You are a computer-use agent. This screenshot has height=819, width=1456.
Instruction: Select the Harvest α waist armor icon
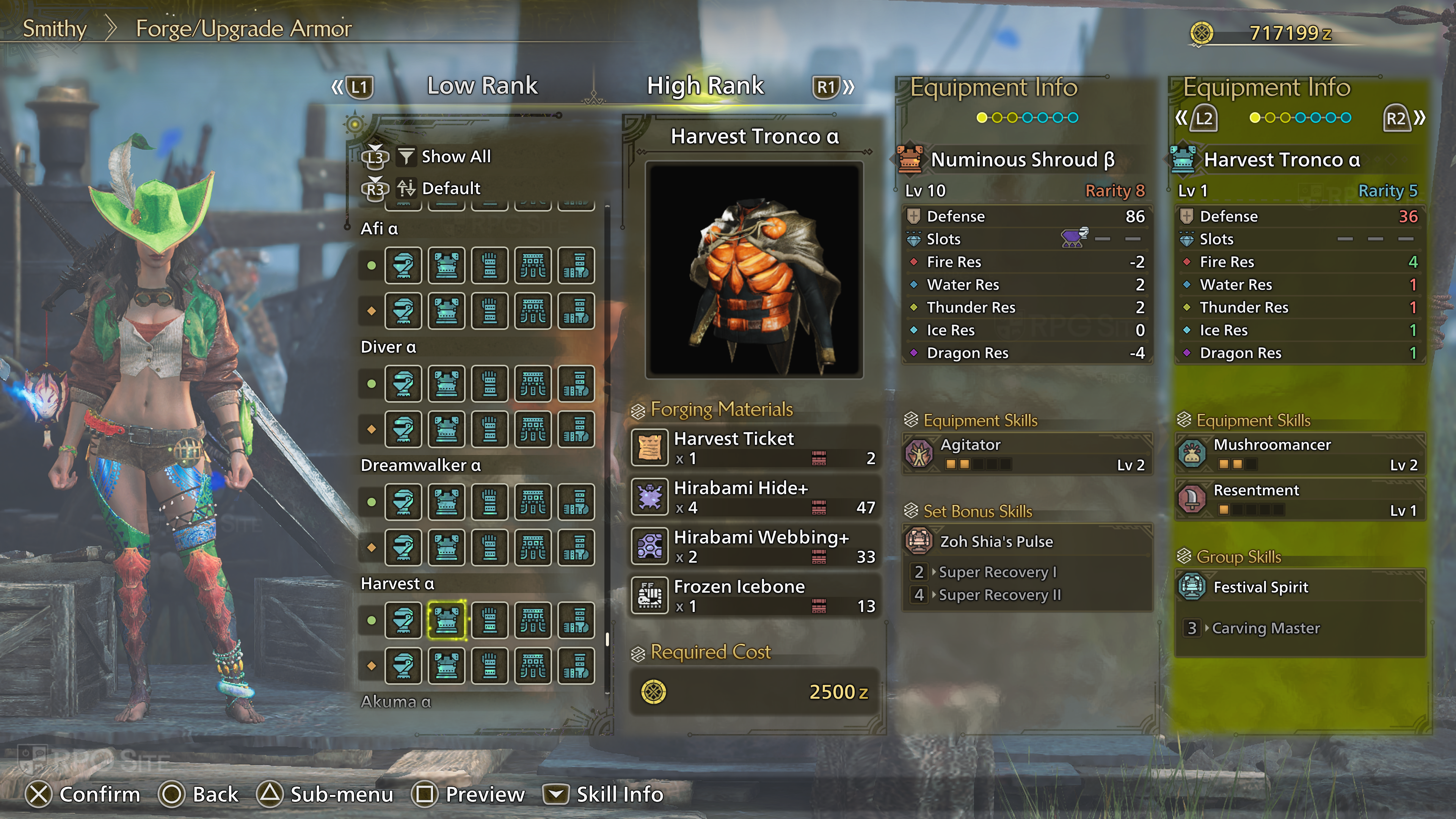pos(532,620)
